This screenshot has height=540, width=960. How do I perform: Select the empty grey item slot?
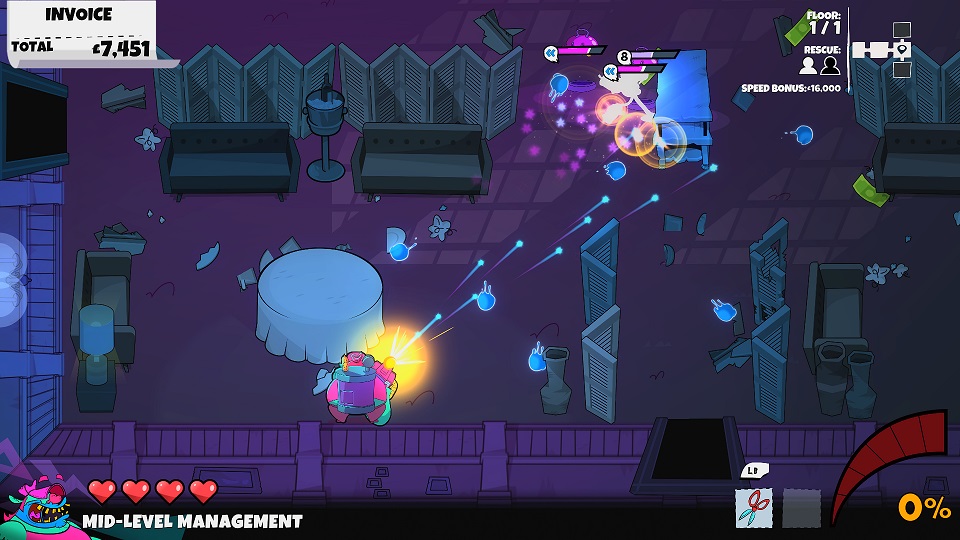point(801,507)
